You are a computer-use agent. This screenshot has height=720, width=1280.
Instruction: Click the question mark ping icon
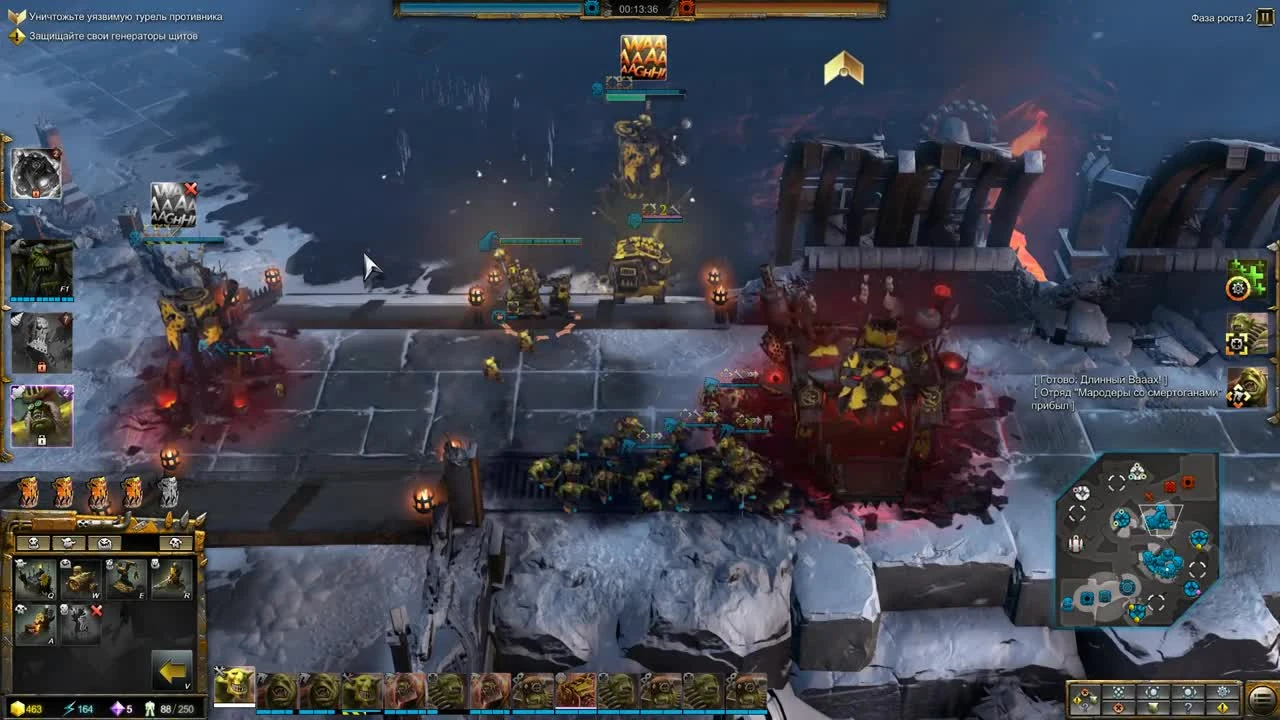pos(1188,707)
